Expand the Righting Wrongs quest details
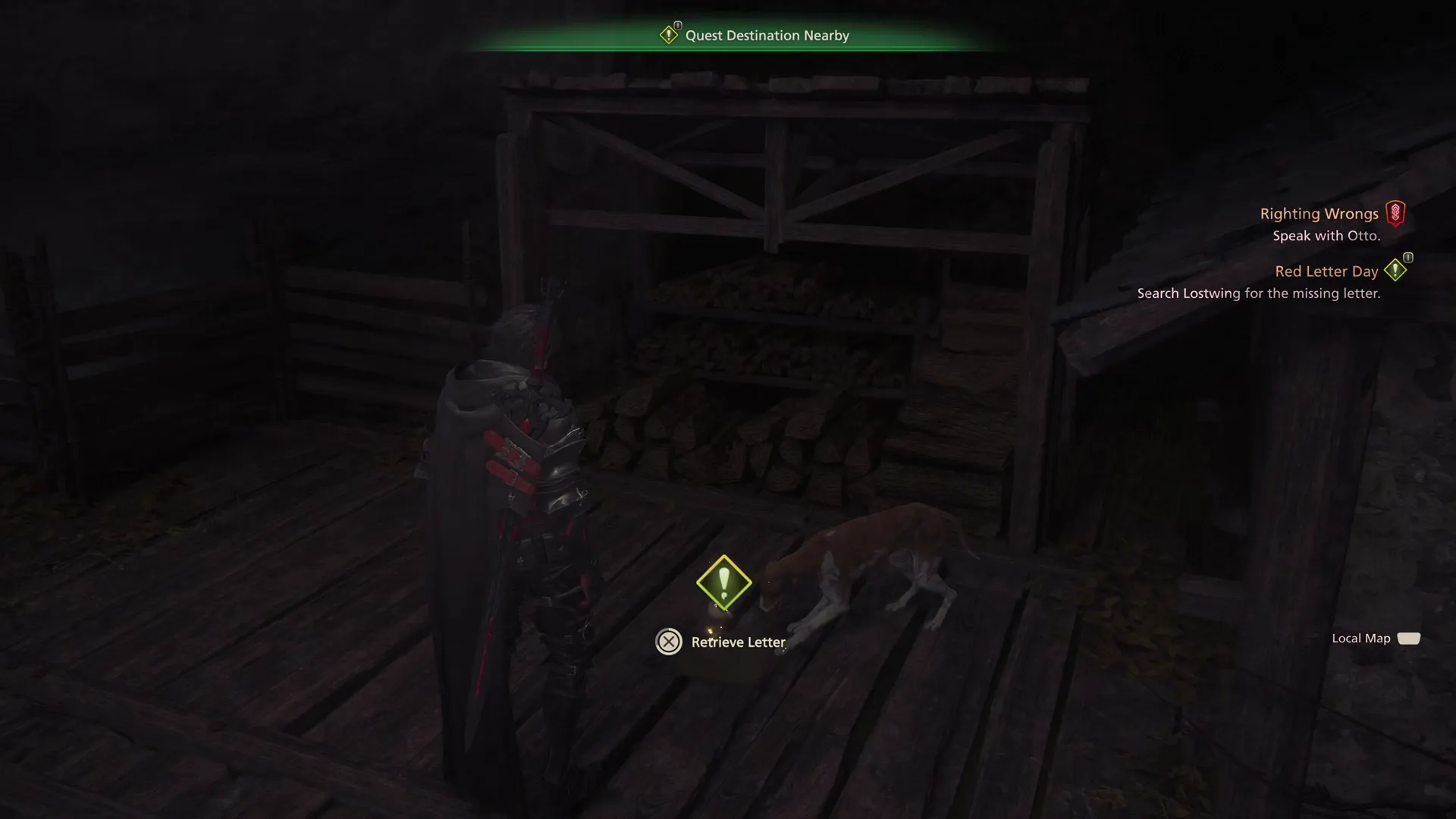Image resolution: width=1456 pixels, height=819 pixels. [1319, 213]
